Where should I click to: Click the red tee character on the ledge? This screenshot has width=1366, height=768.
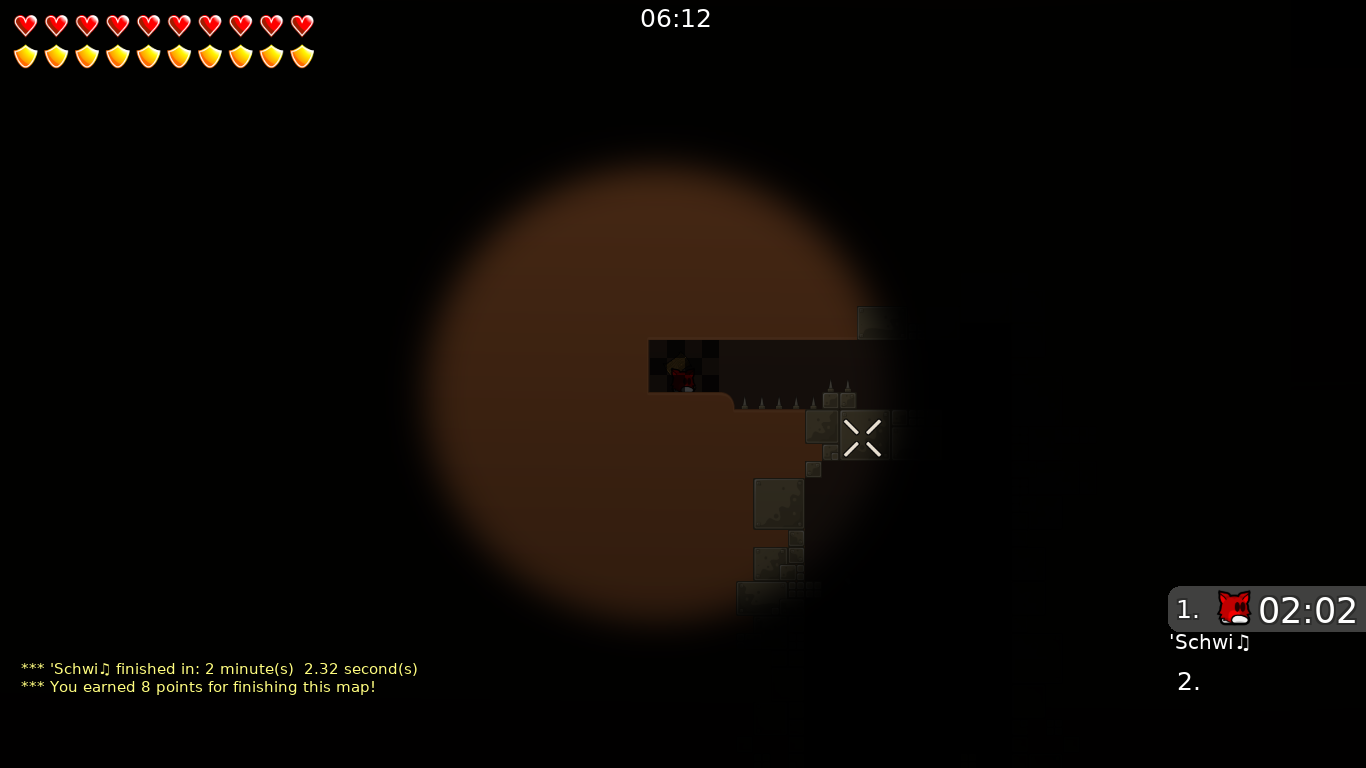tap(683, 378)
